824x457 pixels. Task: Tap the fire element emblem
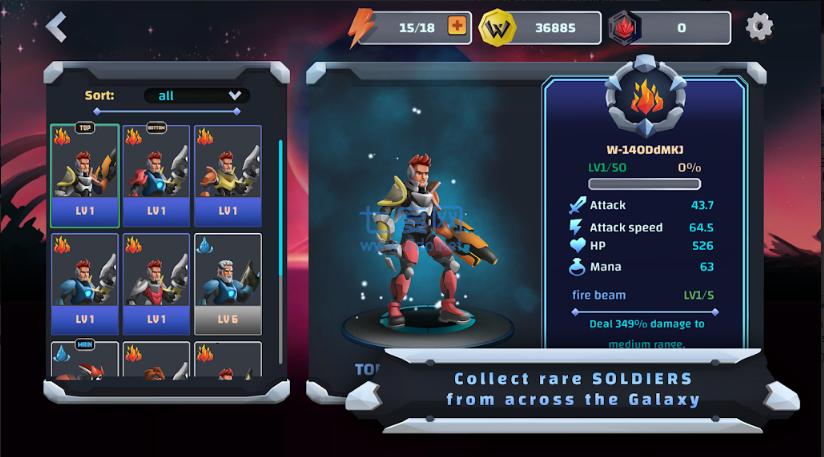point(645,100)
